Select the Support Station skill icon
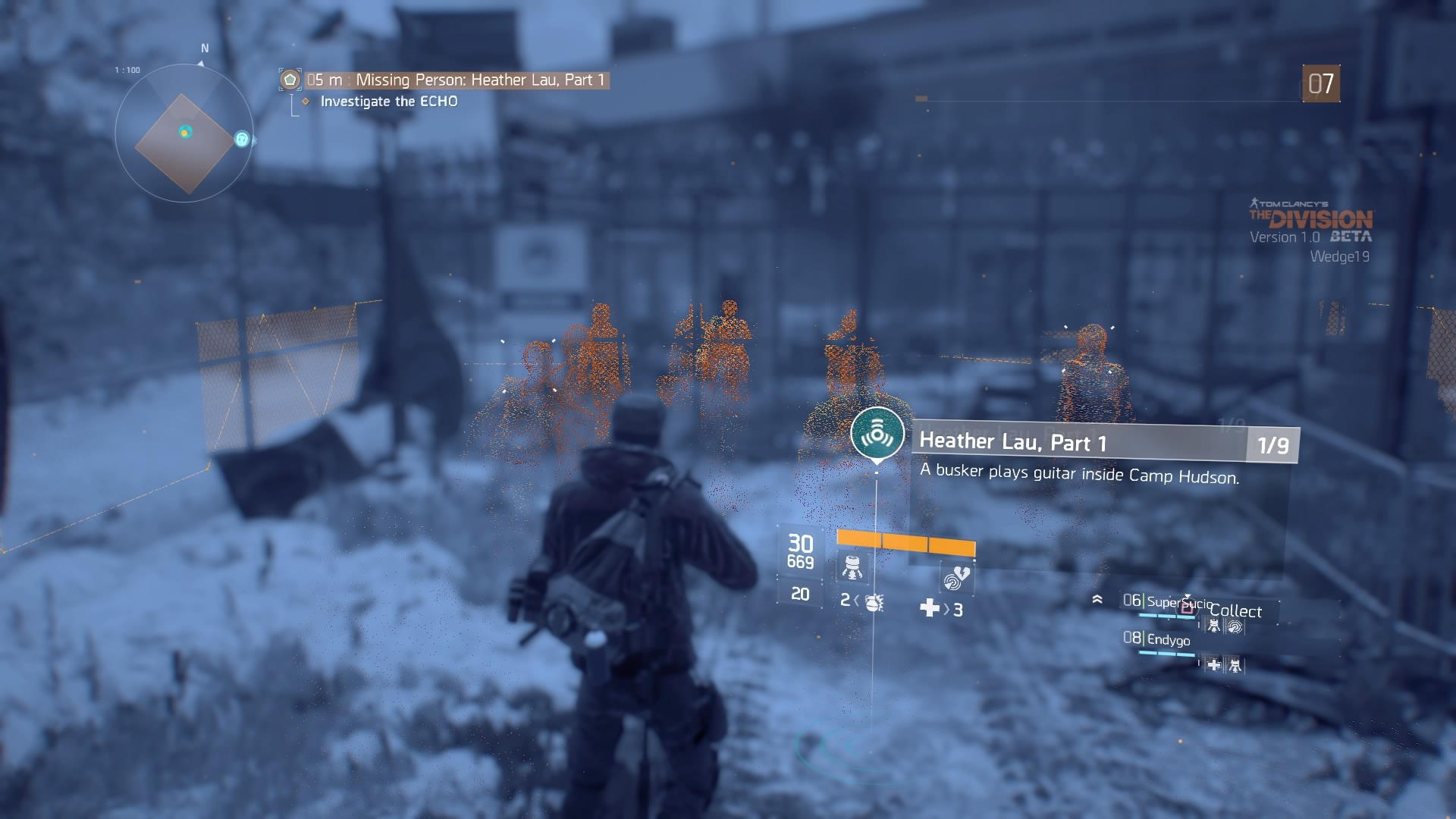 tap(852, 568)
